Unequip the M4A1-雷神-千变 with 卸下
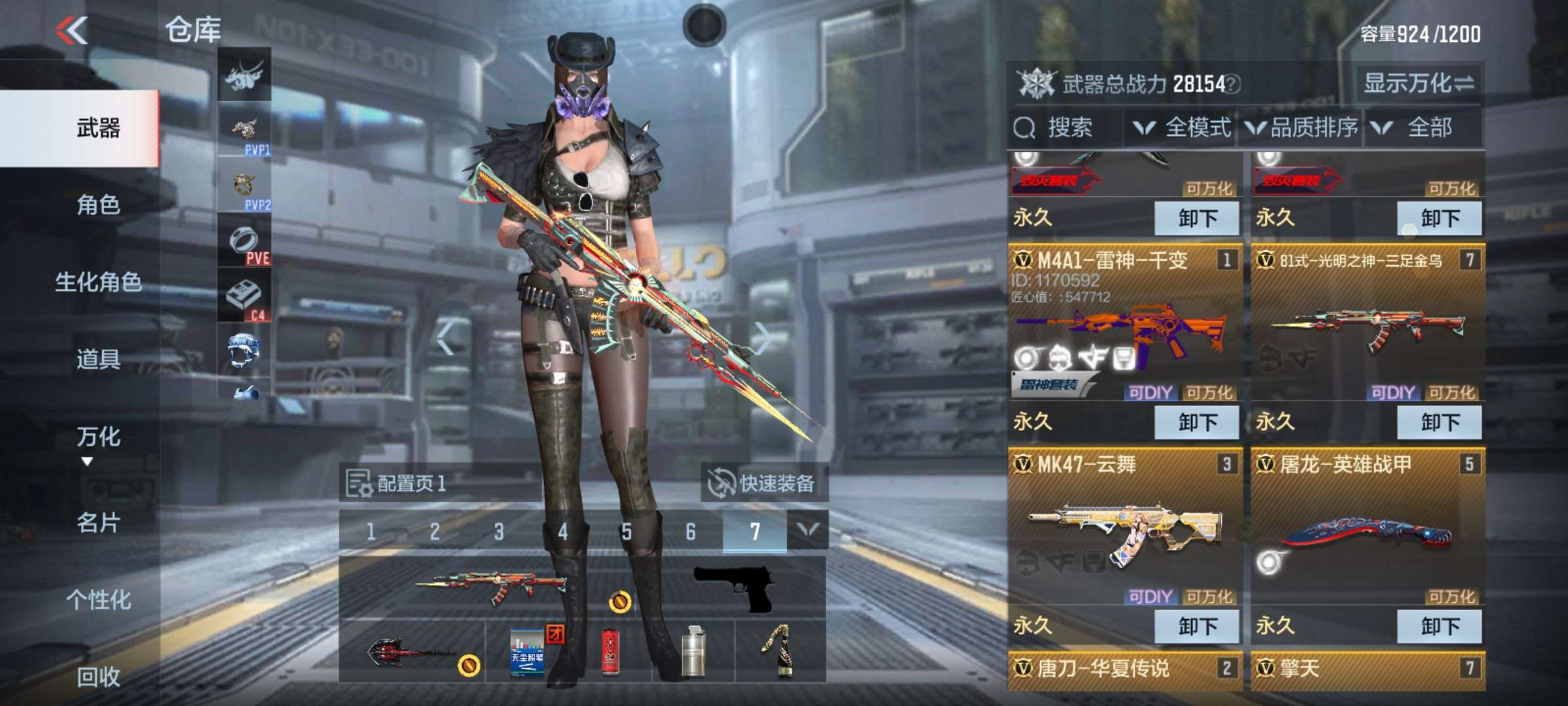The height and width of the screenshot is (706, 1568). [x=1196, y=422]
